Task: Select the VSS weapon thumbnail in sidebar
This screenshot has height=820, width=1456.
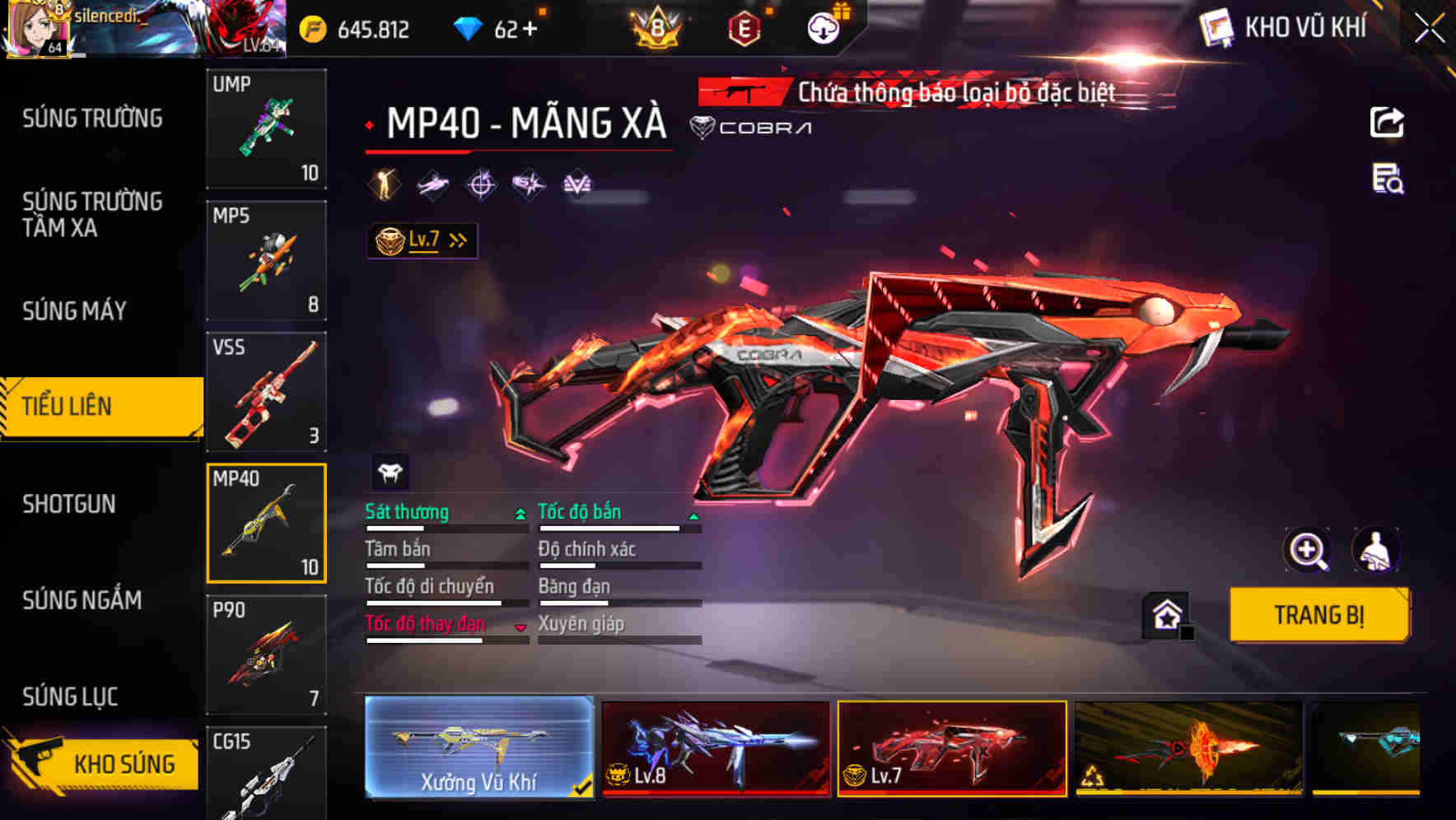Action: pos(266,393)
